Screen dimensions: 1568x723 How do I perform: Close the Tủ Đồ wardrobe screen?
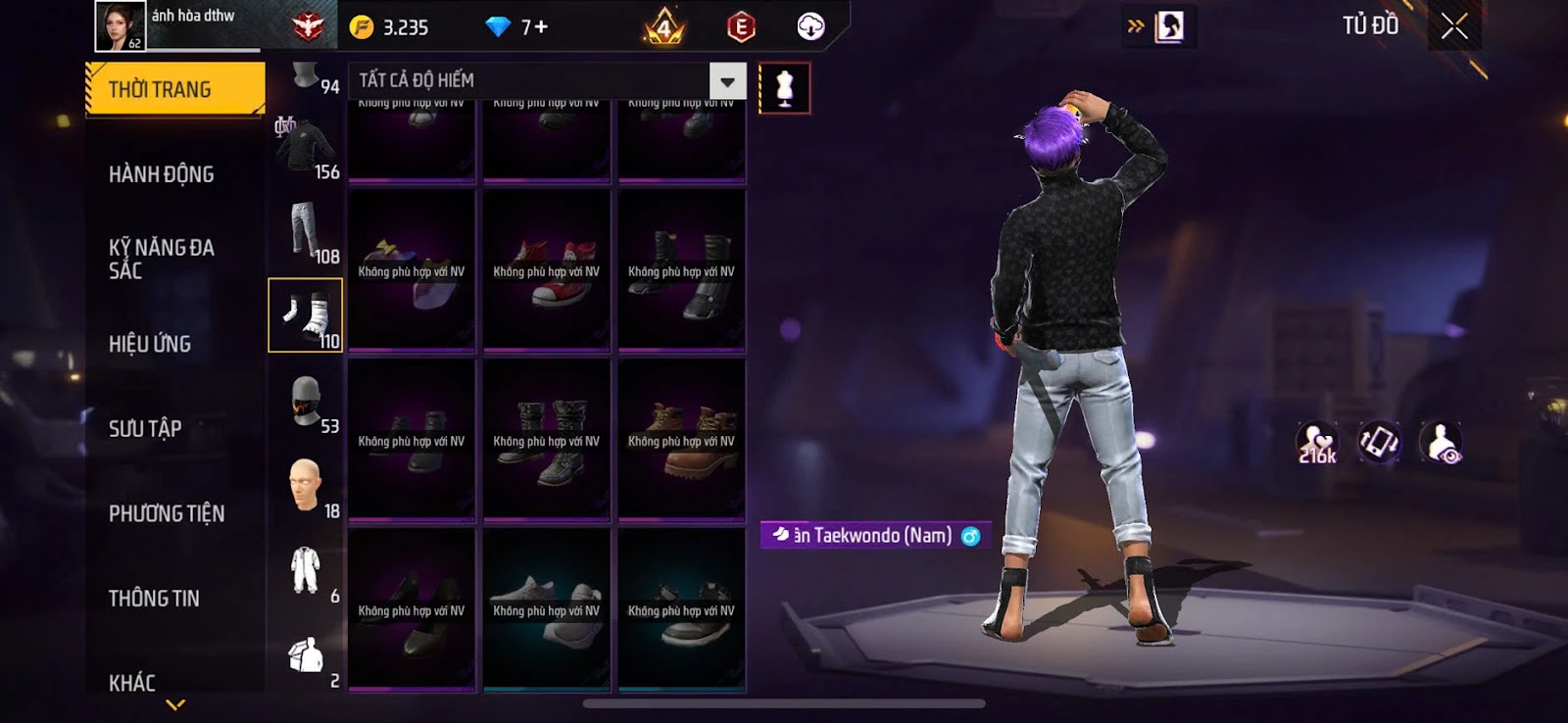point(1454,26)
